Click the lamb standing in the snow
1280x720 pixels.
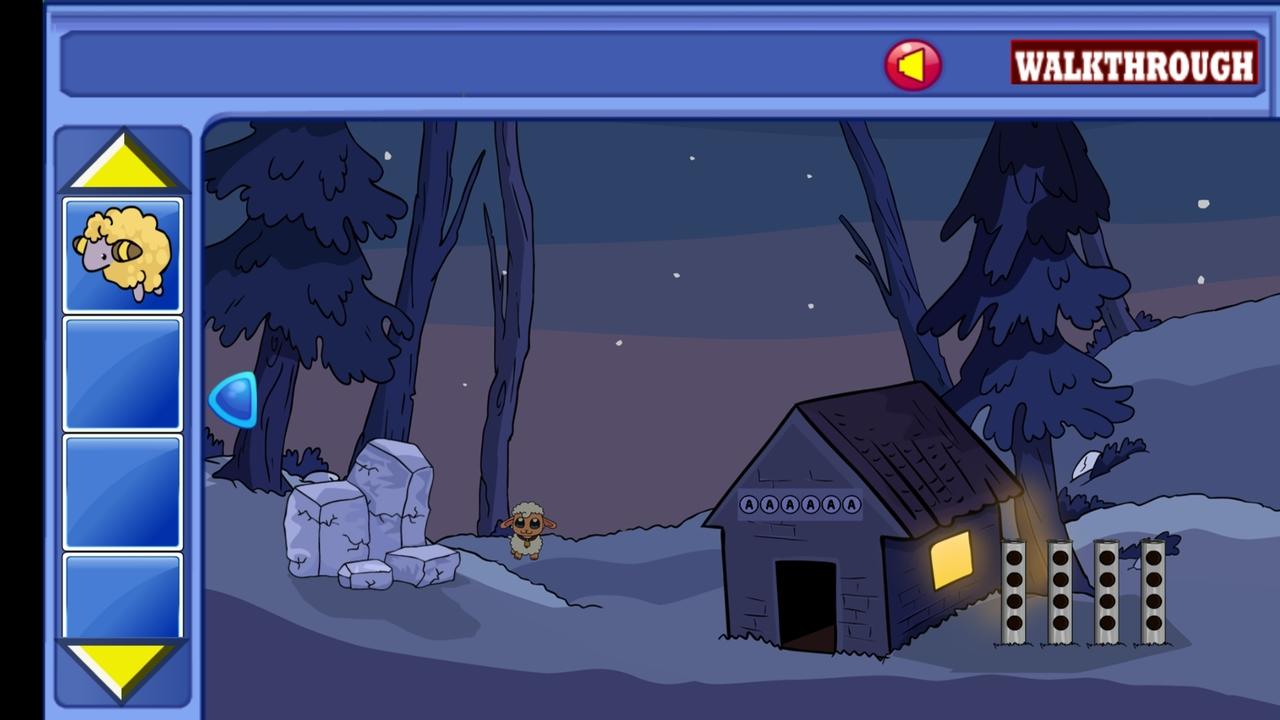click(x=530, y=528)
